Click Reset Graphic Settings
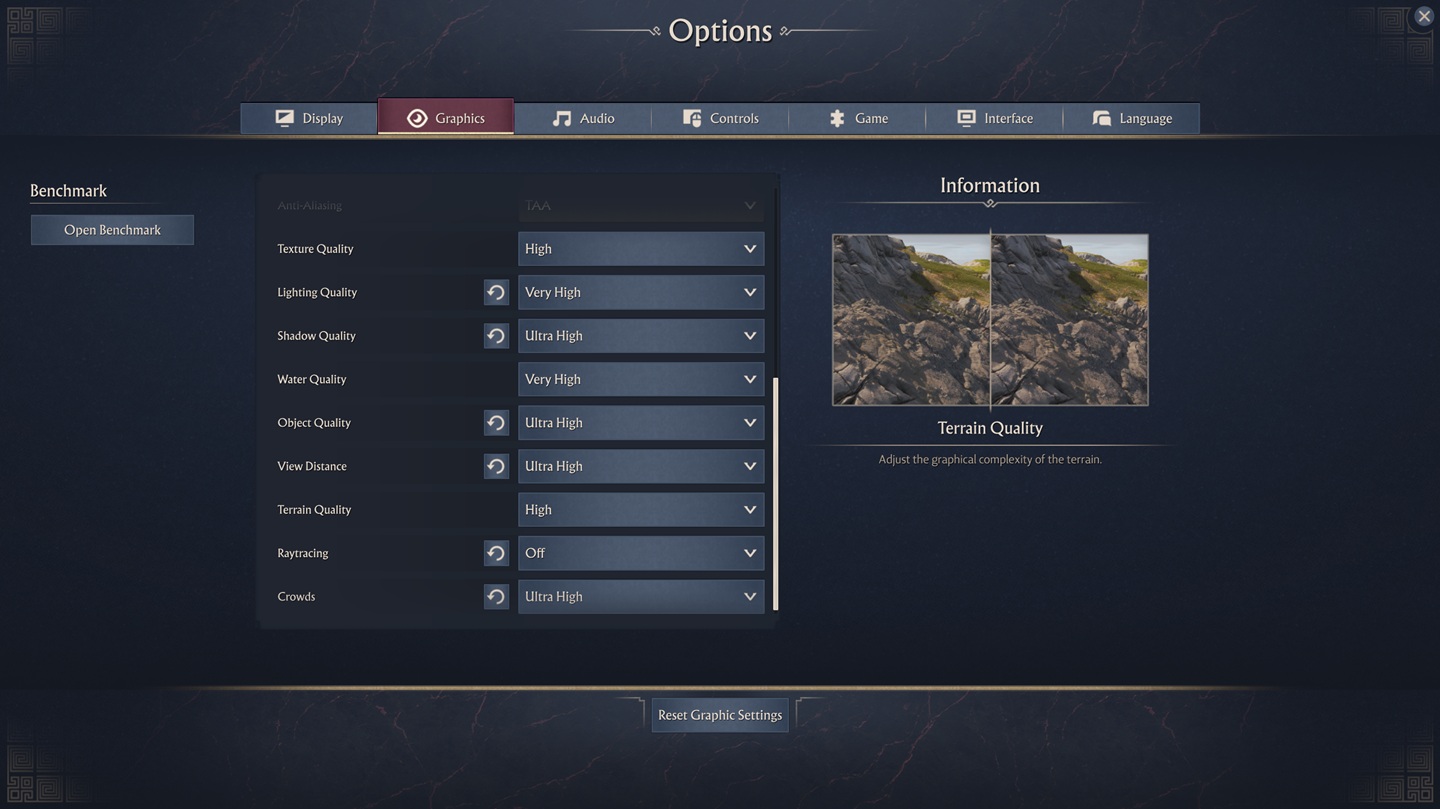Screen dimensions: 1440x809 pyautogui.click(x=720, y=715)
